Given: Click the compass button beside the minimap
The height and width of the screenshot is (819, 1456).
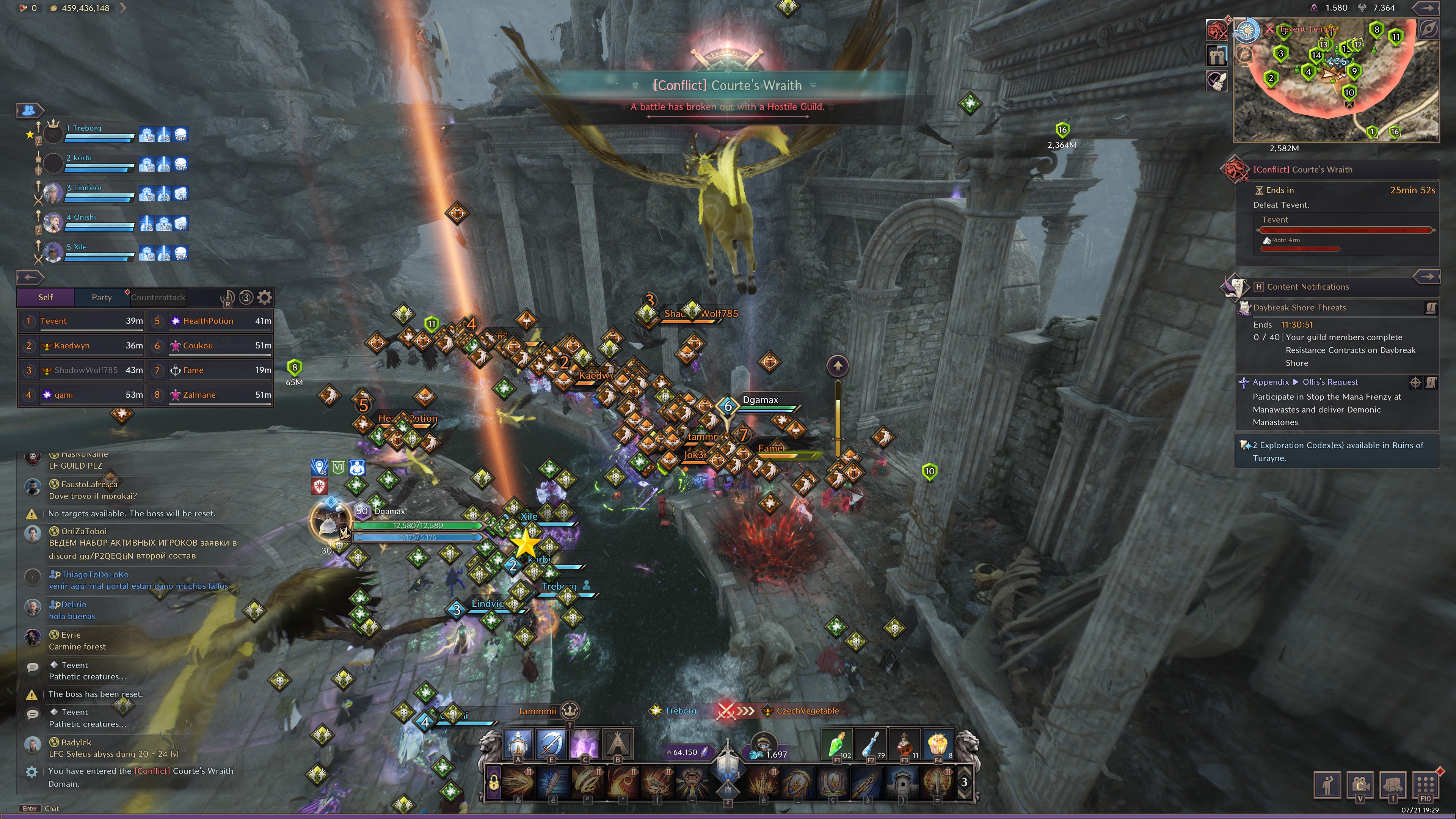Looking at the screenshot, I should pyautogui.click(x=1428, y=29).
